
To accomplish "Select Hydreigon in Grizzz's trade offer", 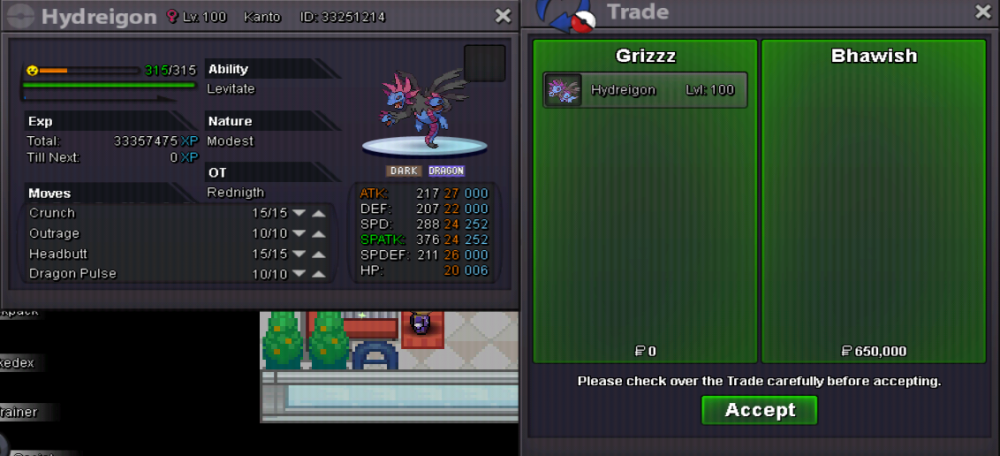I will [645, 90].
